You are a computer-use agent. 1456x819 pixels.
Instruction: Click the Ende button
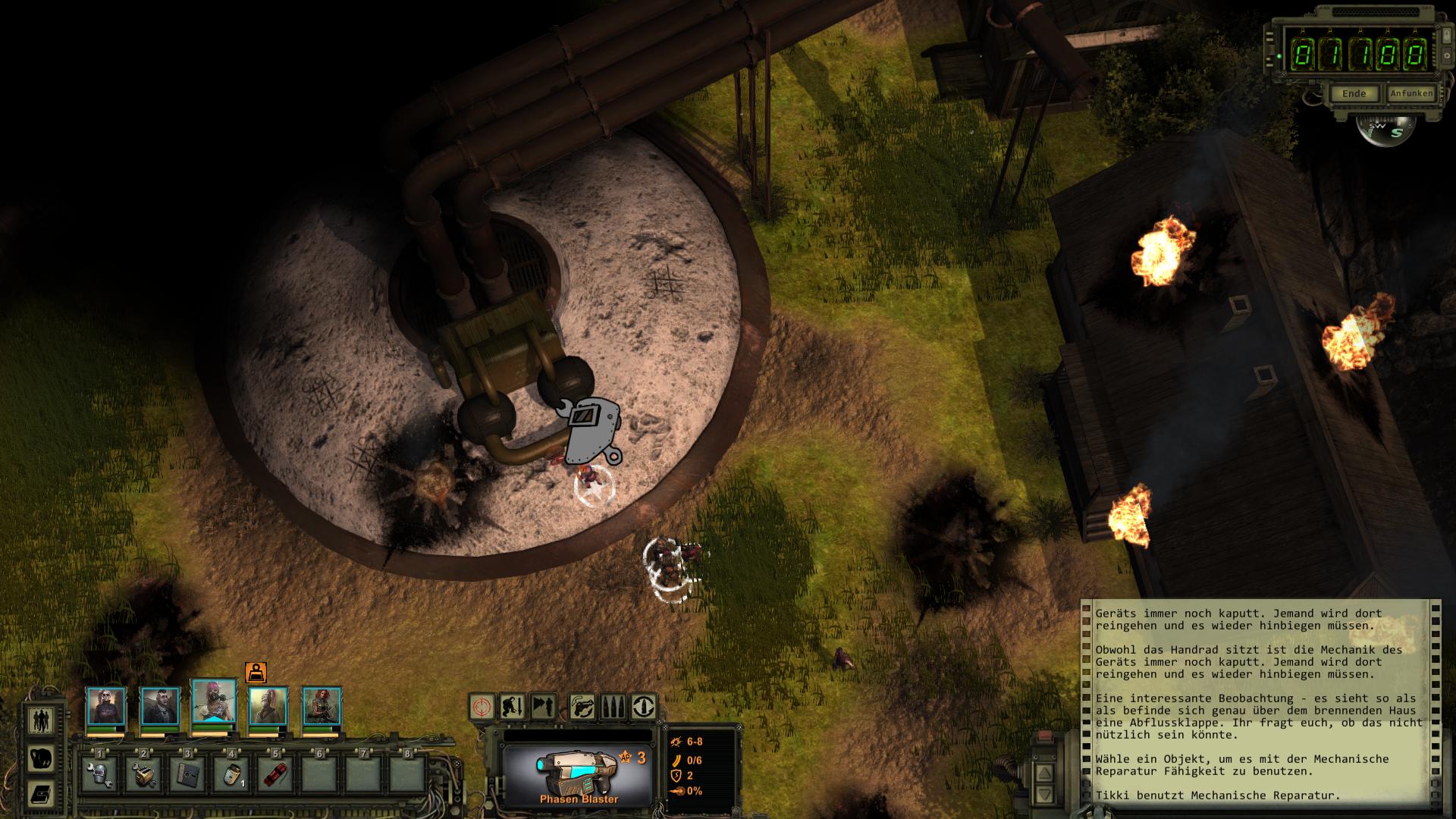1354,94
